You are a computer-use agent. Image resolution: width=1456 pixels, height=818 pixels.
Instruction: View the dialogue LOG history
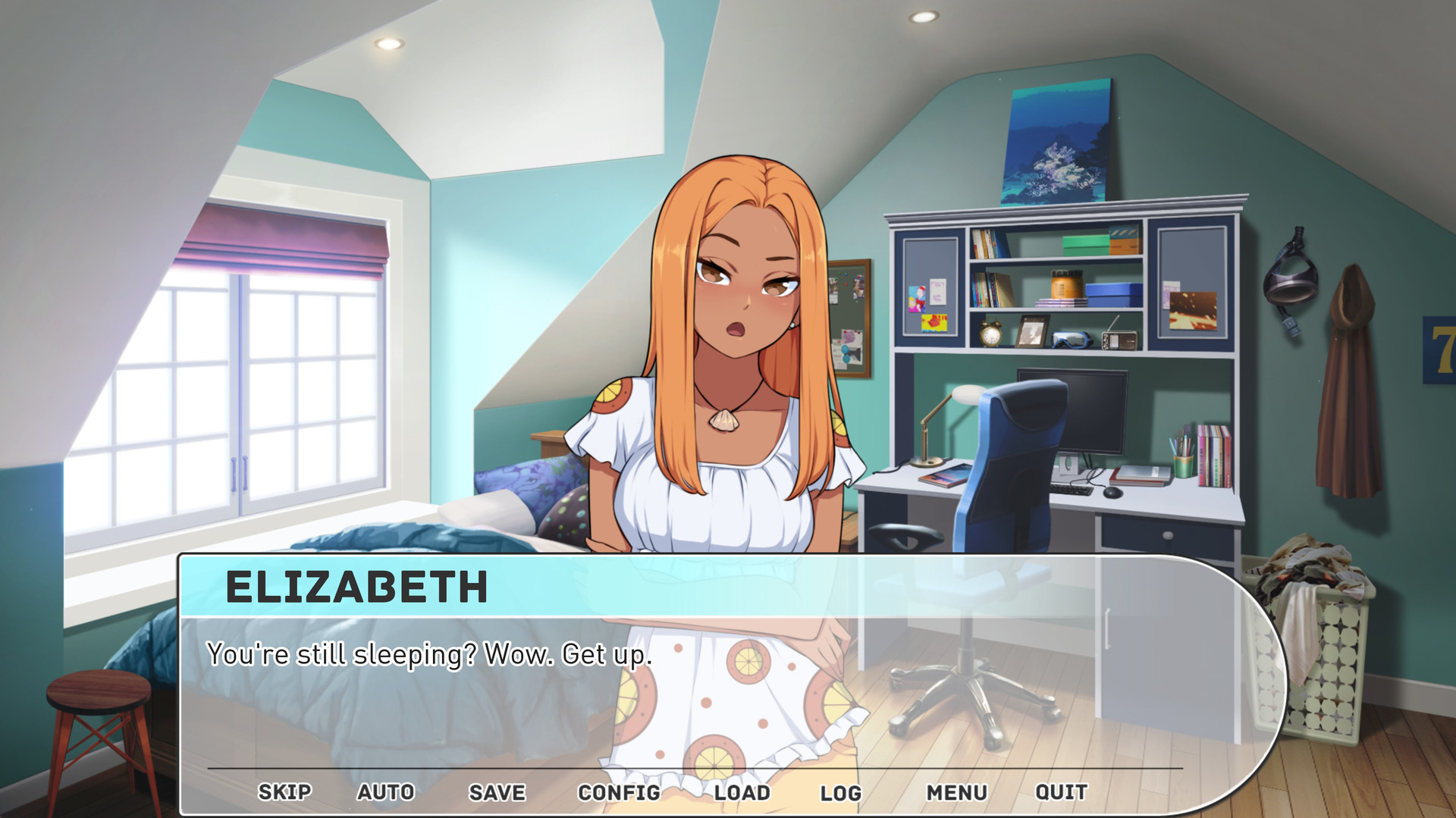tap(842, 792)
